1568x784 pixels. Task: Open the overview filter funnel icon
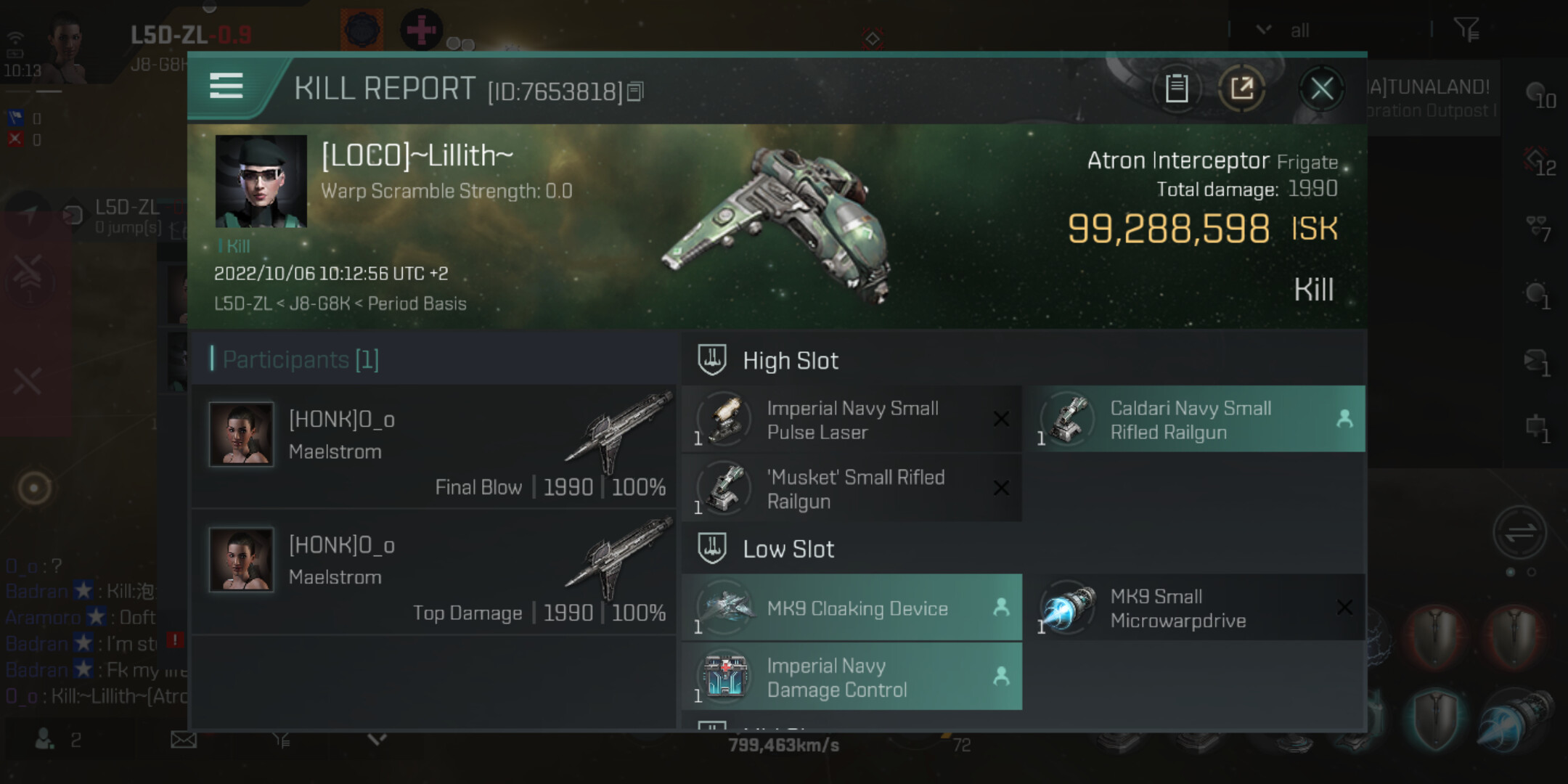1466,30
